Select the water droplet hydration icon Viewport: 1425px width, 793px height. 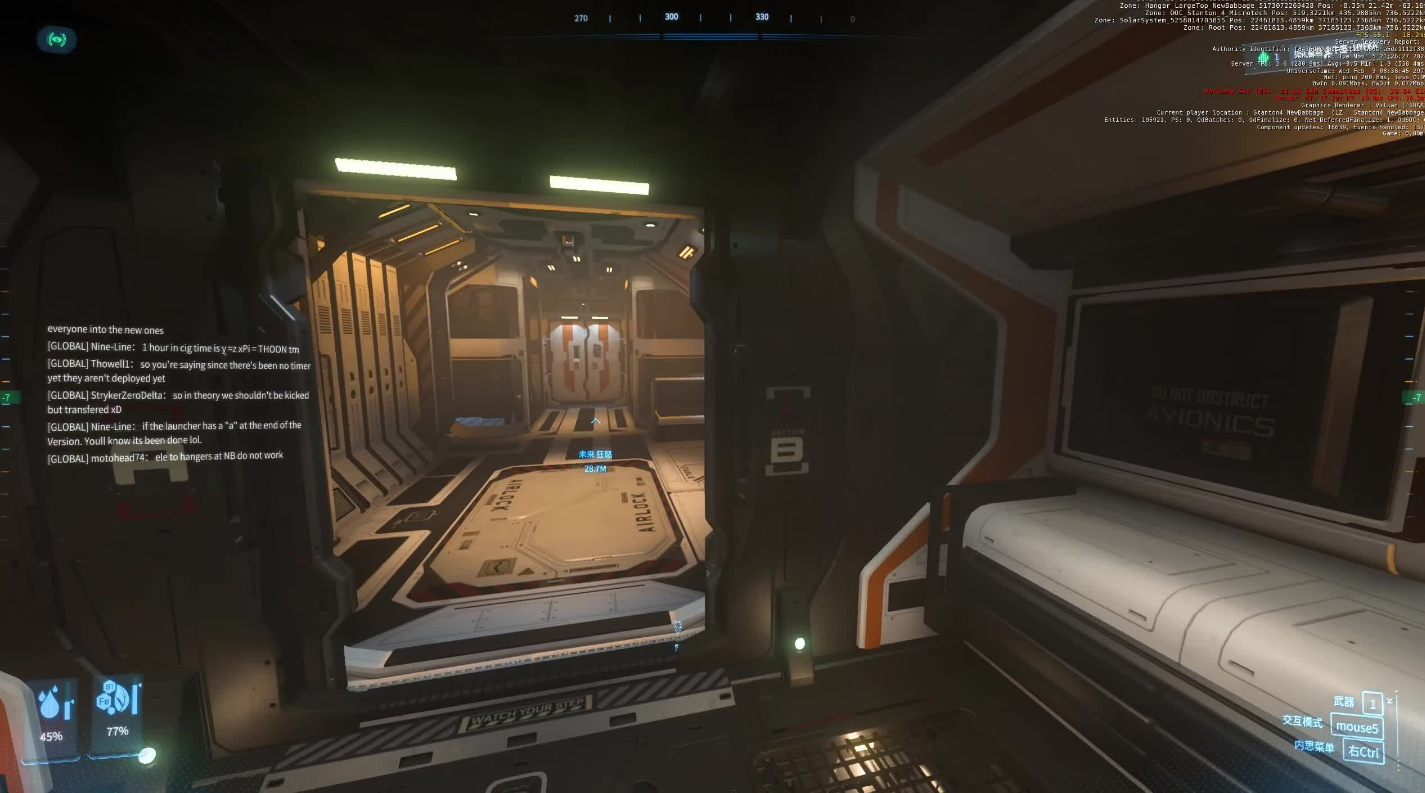51,706
